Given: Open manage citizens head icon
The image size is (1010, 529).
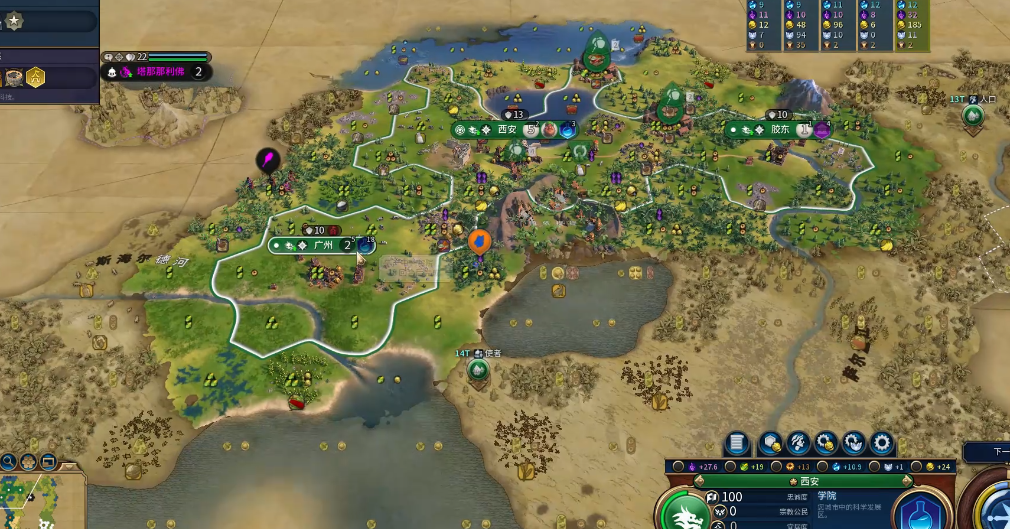Looking at the screenshot, I should [x=798, y=442].
